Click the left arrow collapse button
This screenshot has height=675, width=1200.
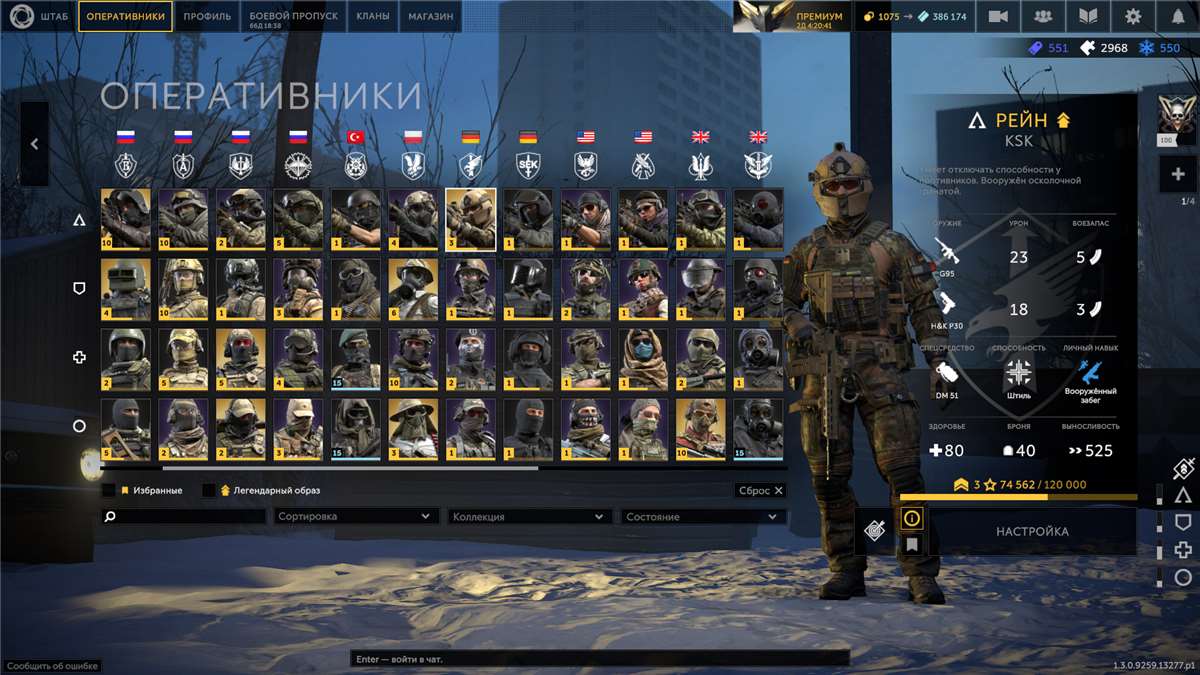34,144
